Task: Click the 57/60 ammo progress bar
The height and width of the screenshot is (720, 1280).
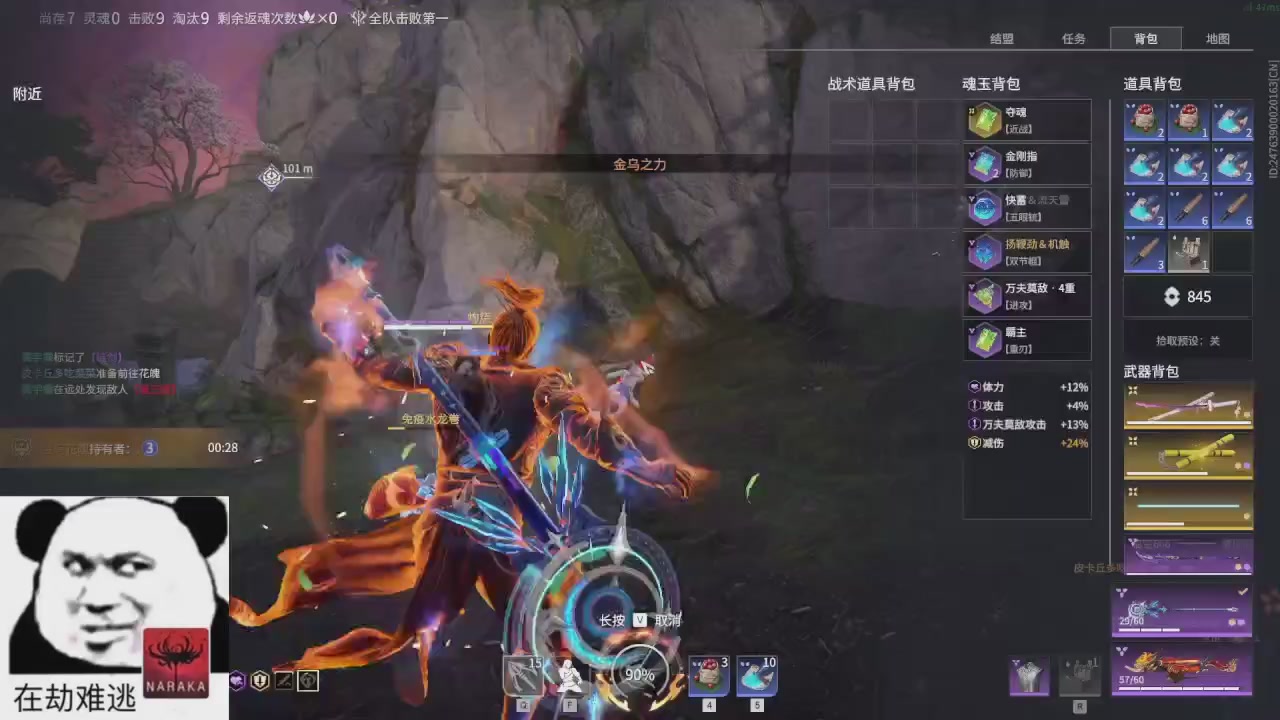Action: pyautogui.click(x=1180, y=690)
